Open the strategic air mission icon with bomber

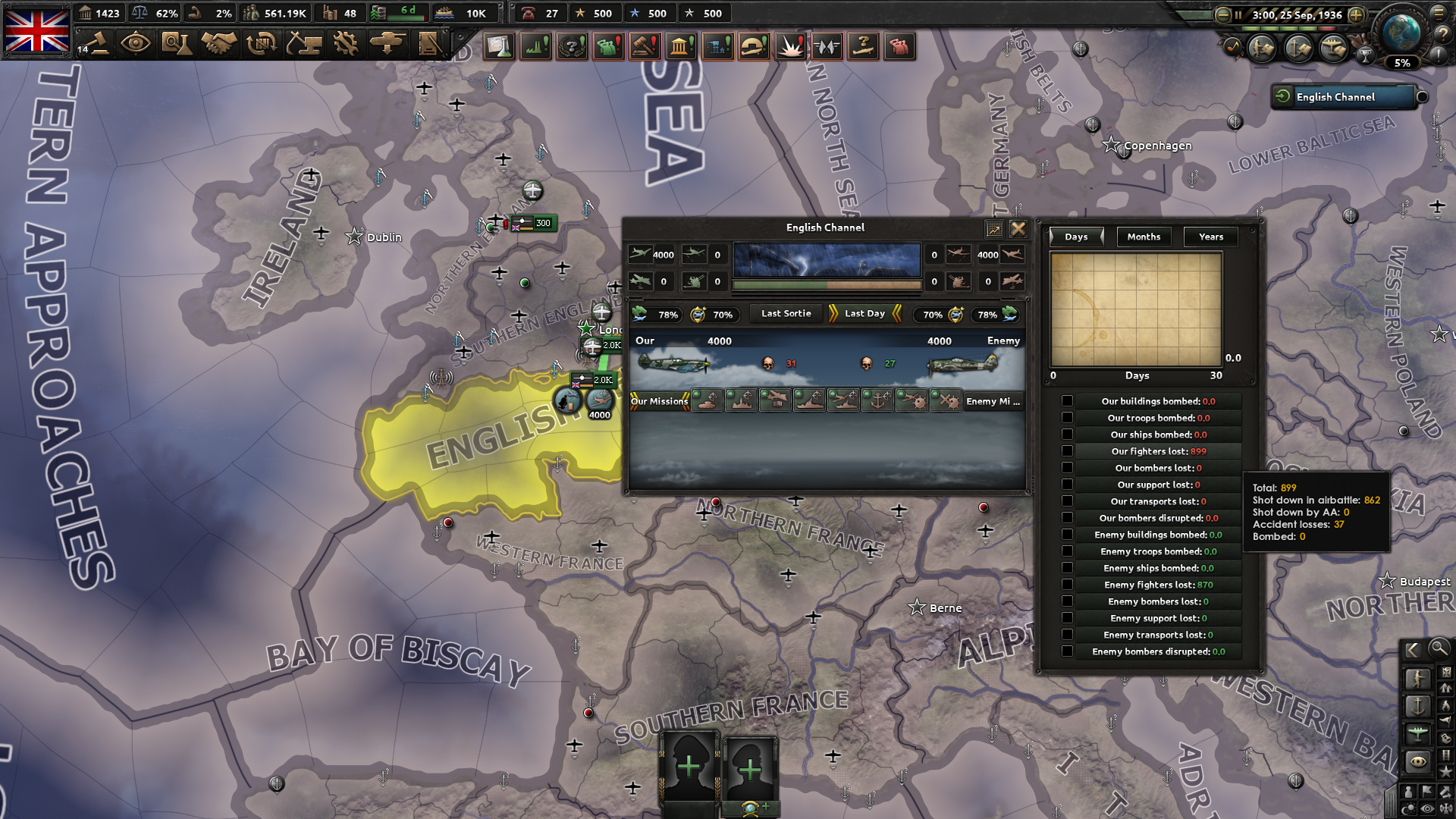pyautogui.click(x=776, y=400)
